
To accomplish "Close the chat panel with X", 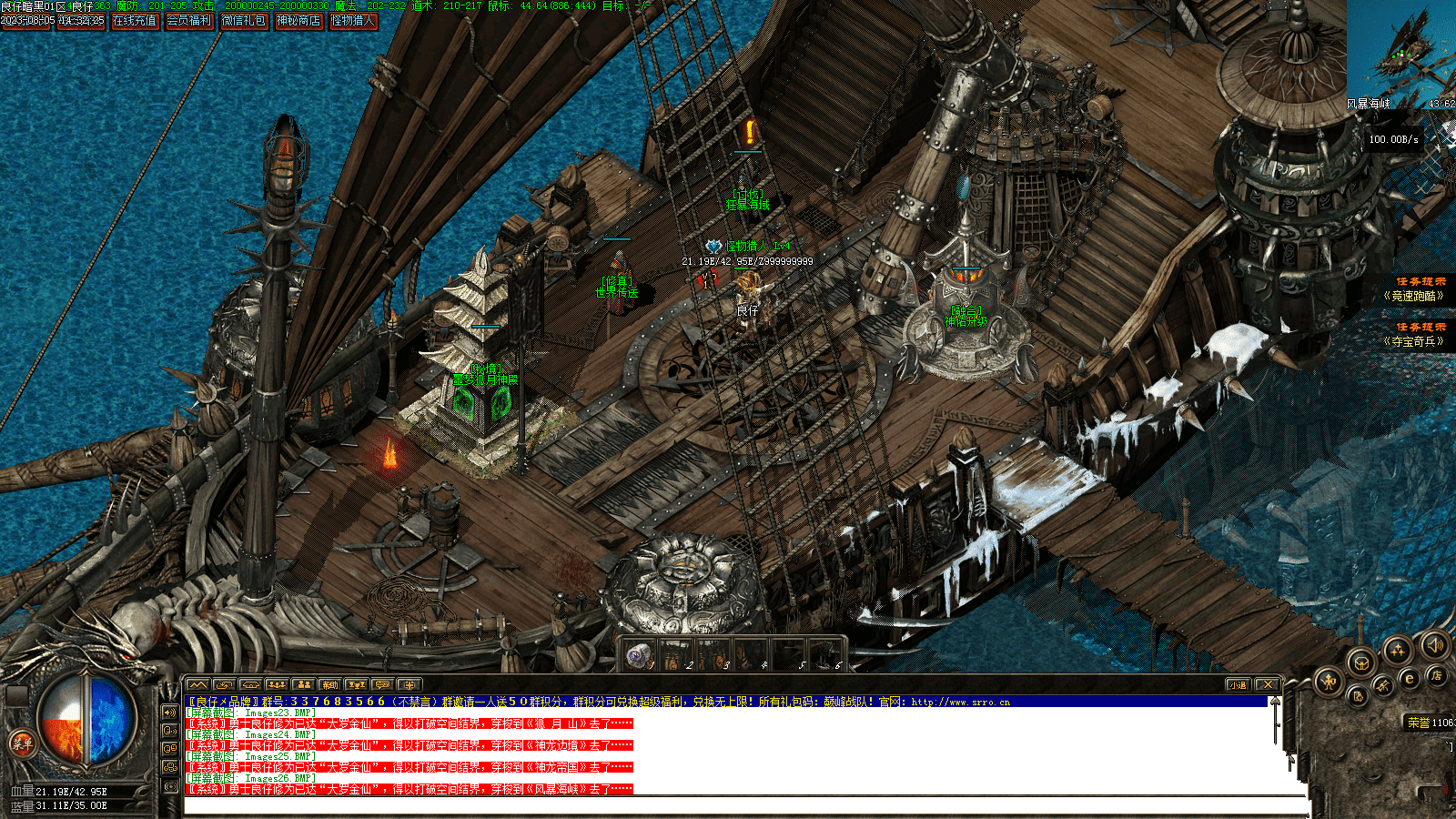I will [1268, 685].
